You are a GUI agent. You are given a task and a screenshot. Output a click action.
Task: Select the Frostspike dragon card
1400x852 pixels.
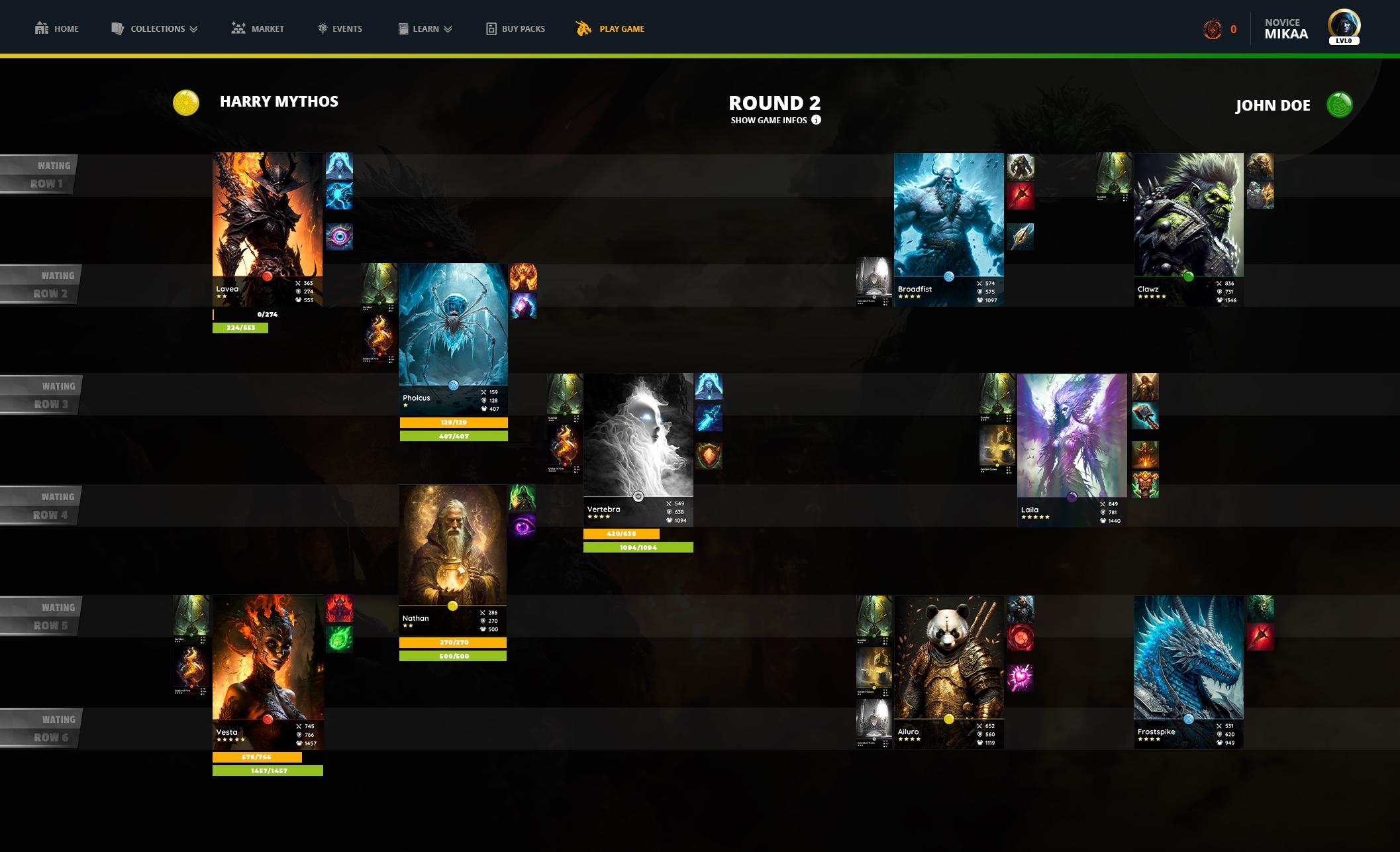coord(1188,659)
